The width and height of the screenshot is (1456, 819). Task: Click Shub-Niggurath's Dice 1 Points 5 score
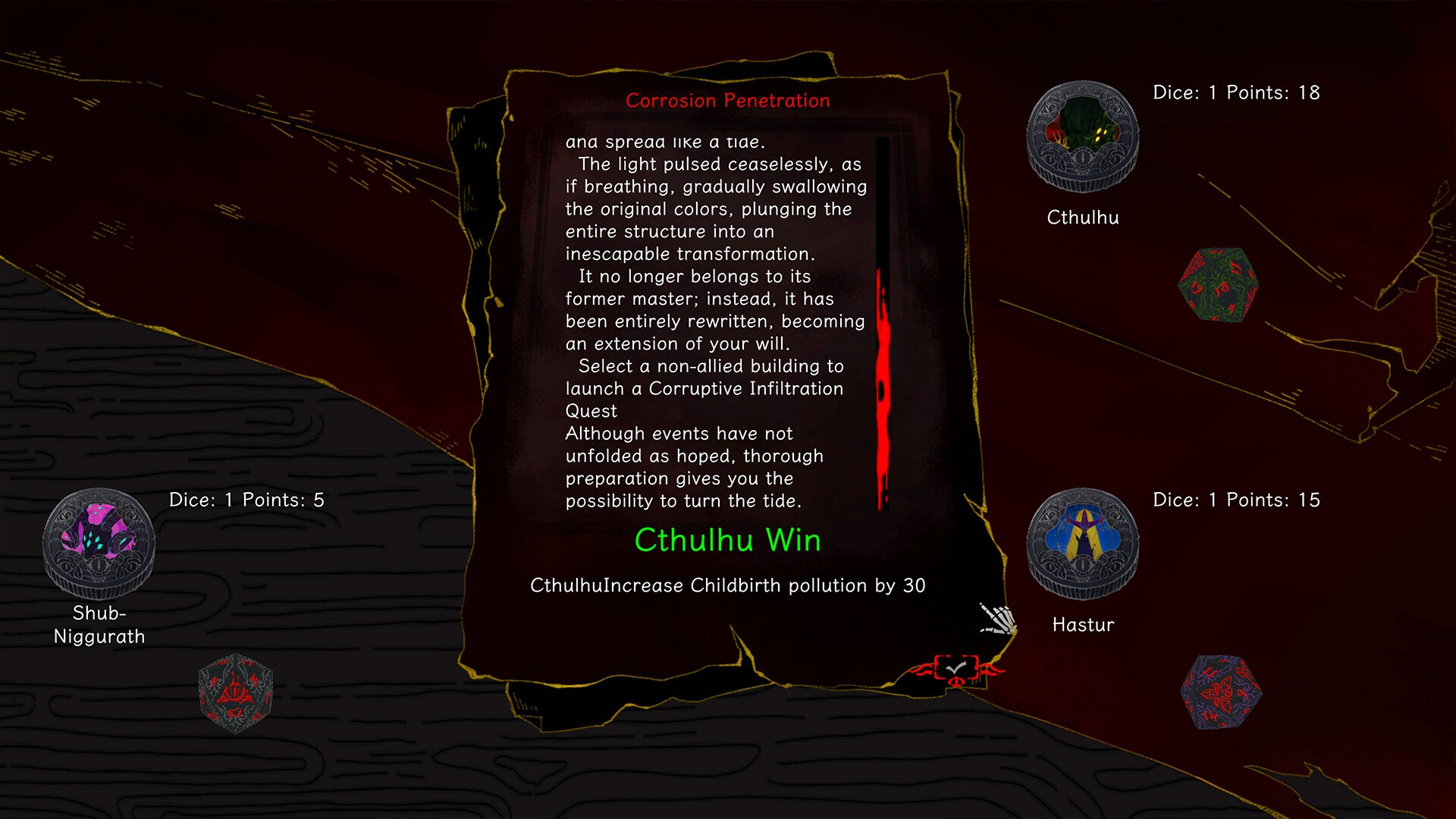(x=248, y=500)
